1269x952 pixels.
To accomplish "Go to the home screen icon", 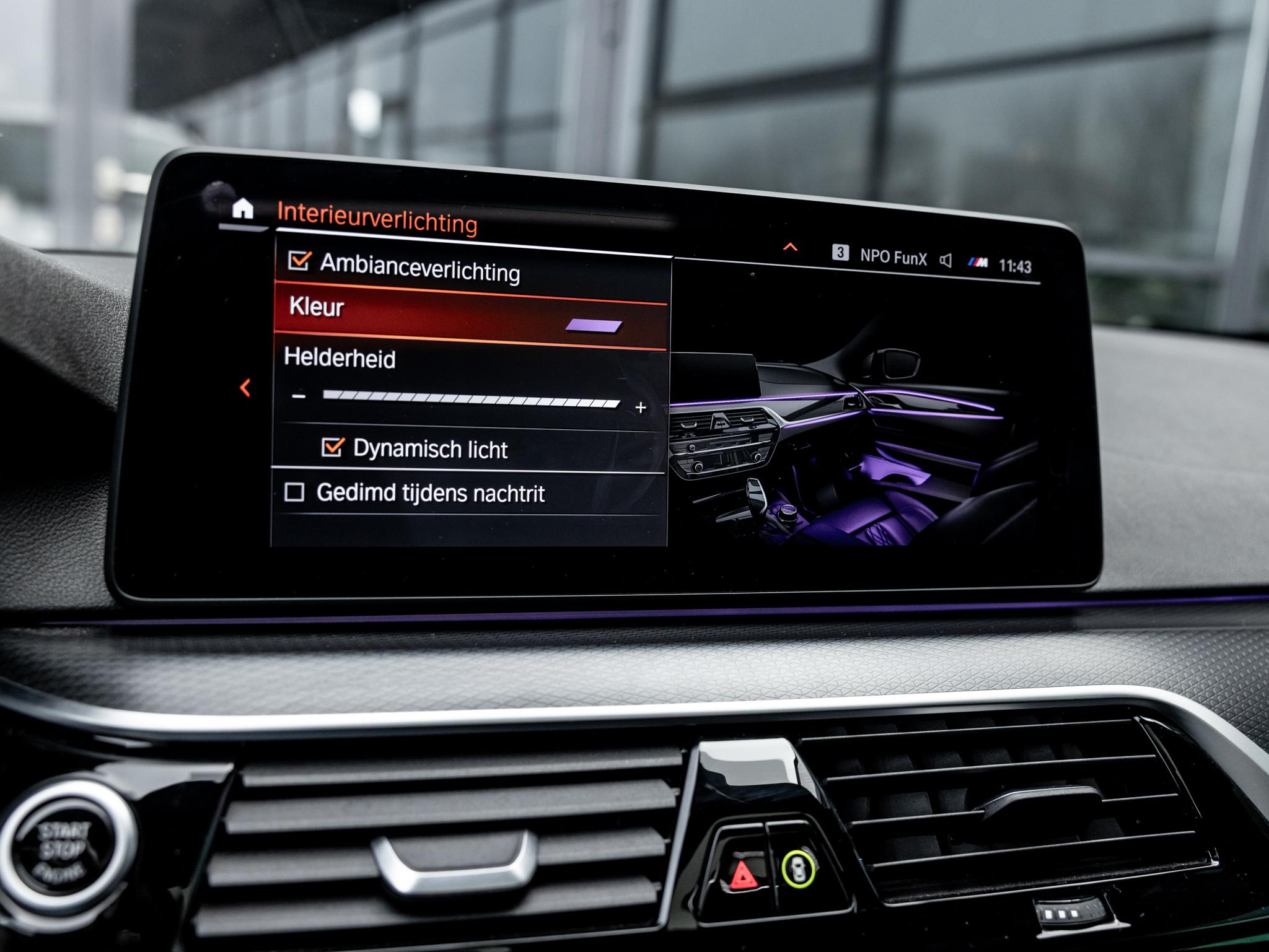I will tap(243, 209).
